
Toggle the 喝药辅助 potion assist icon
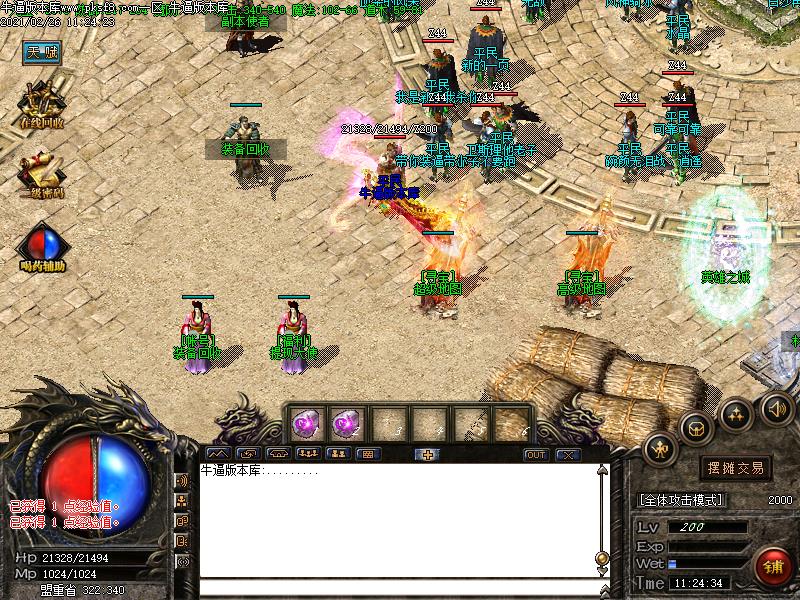tap(42, 245)
